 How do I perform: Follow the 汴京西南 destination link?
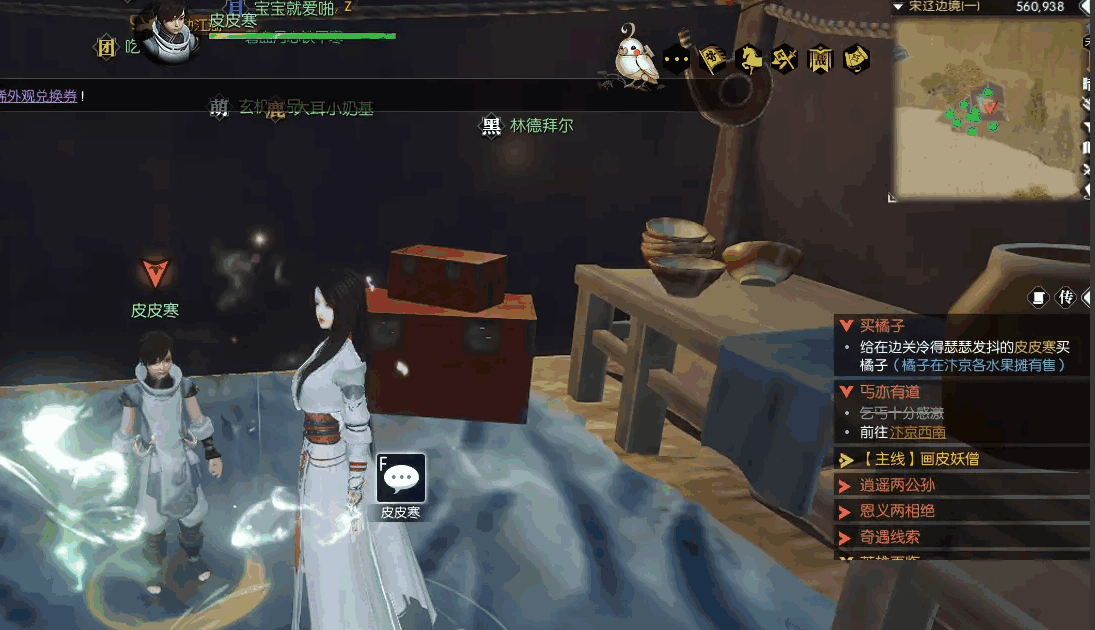(918, 433)
